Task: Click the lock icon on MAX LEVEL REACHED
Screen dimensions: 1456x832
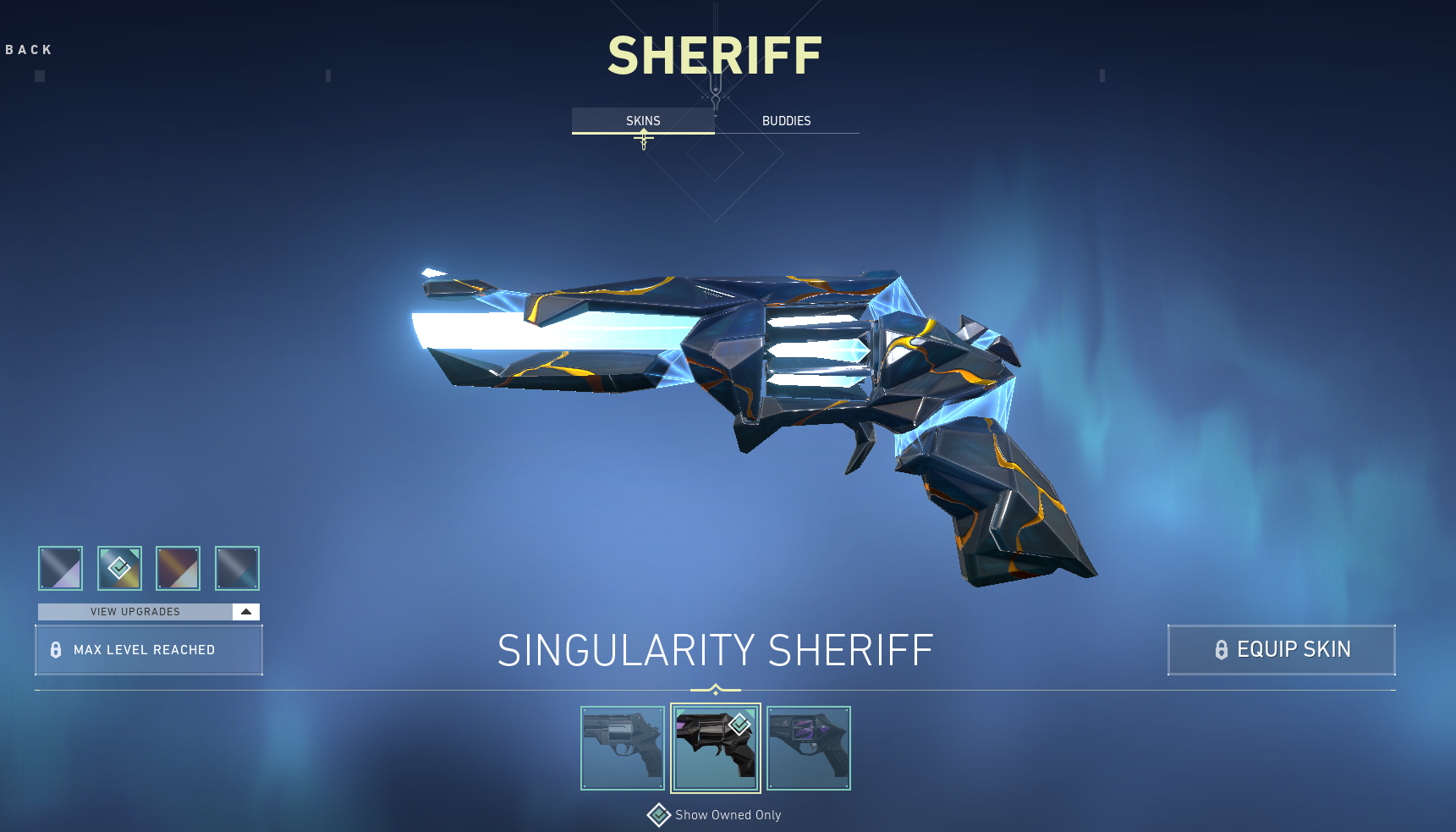Action: 56,650
